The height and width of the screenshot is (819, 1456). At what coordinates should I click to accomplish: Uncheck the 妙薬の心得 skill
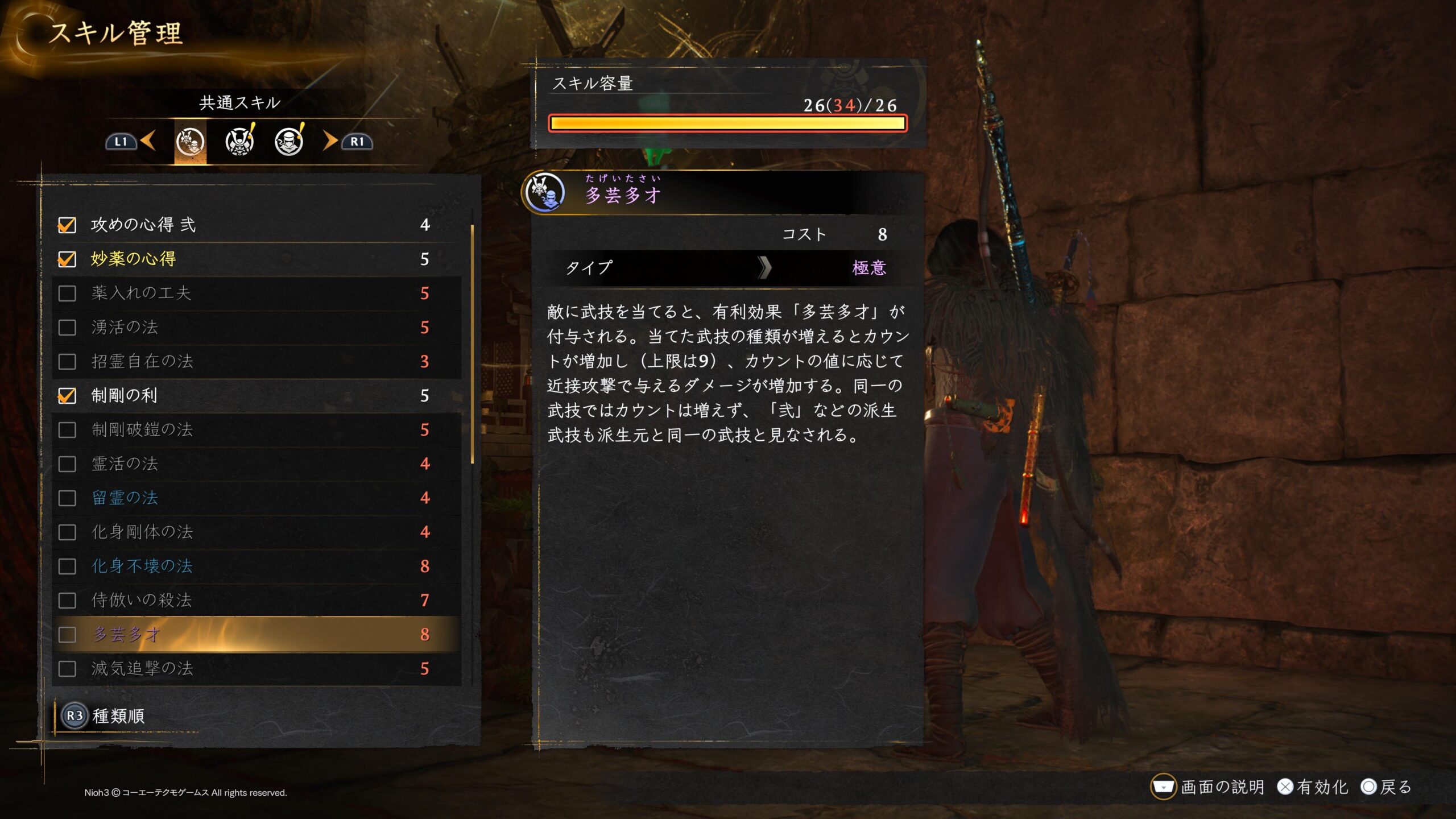coord(67,259)
